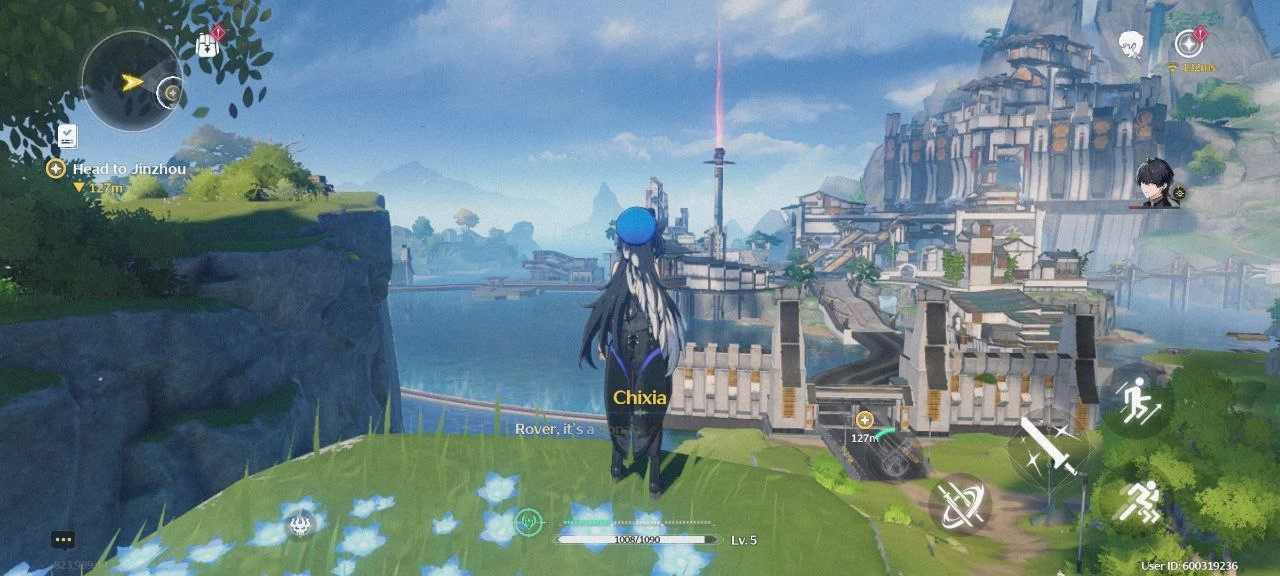
Task: Open the backpack with red alert
Action: 208,45
